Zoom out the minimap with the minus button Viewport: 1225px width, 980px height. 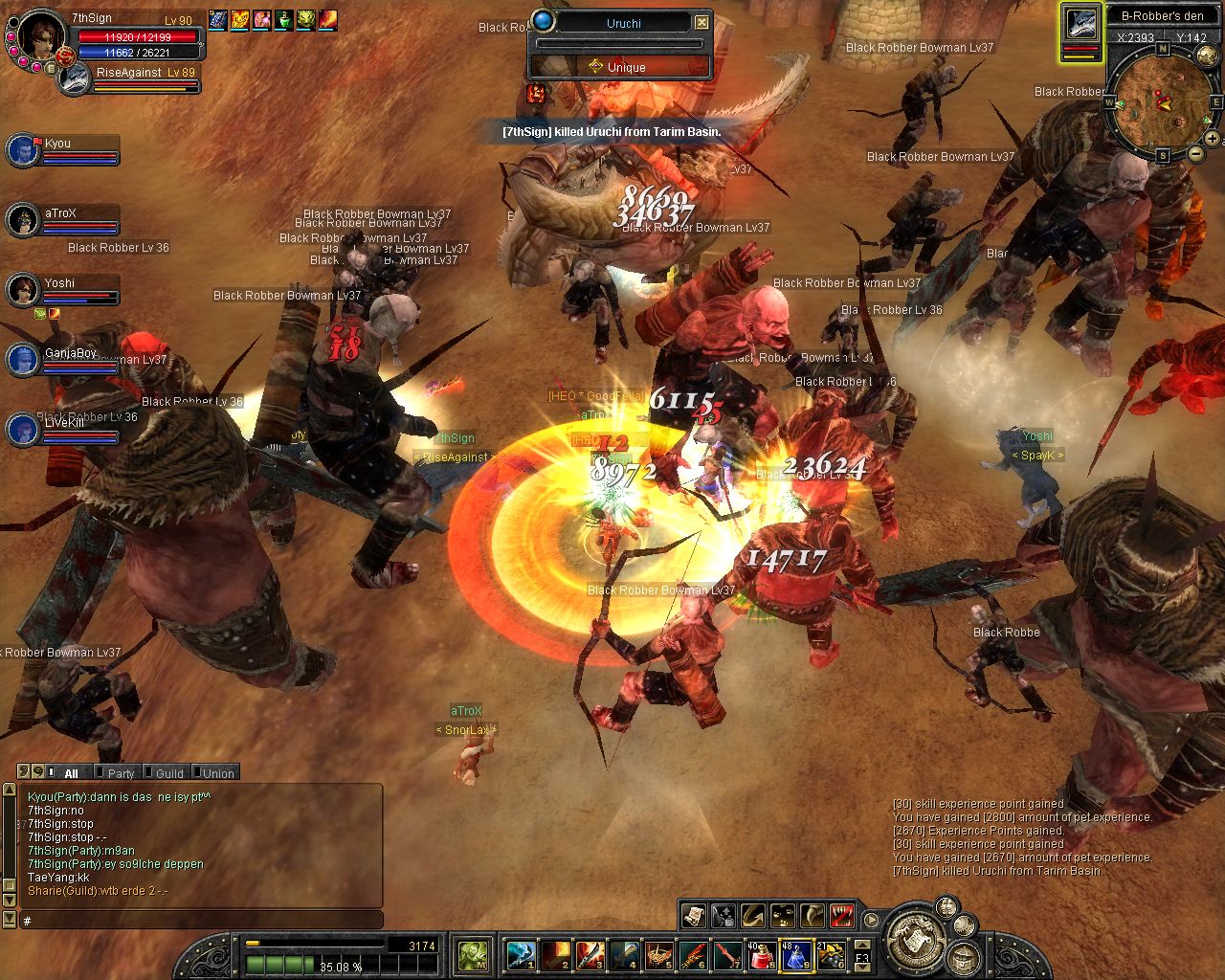(1195, 153)
